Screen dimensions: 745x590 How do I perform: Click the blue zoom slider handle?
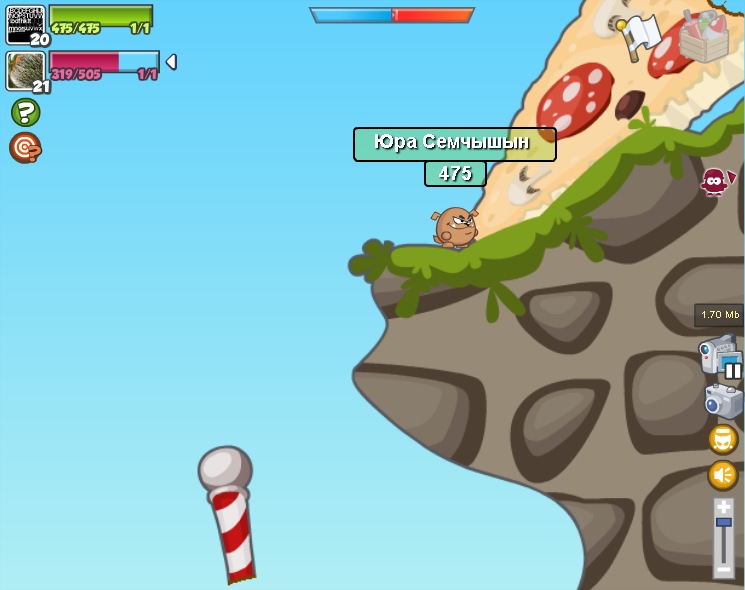pos(723,522)
